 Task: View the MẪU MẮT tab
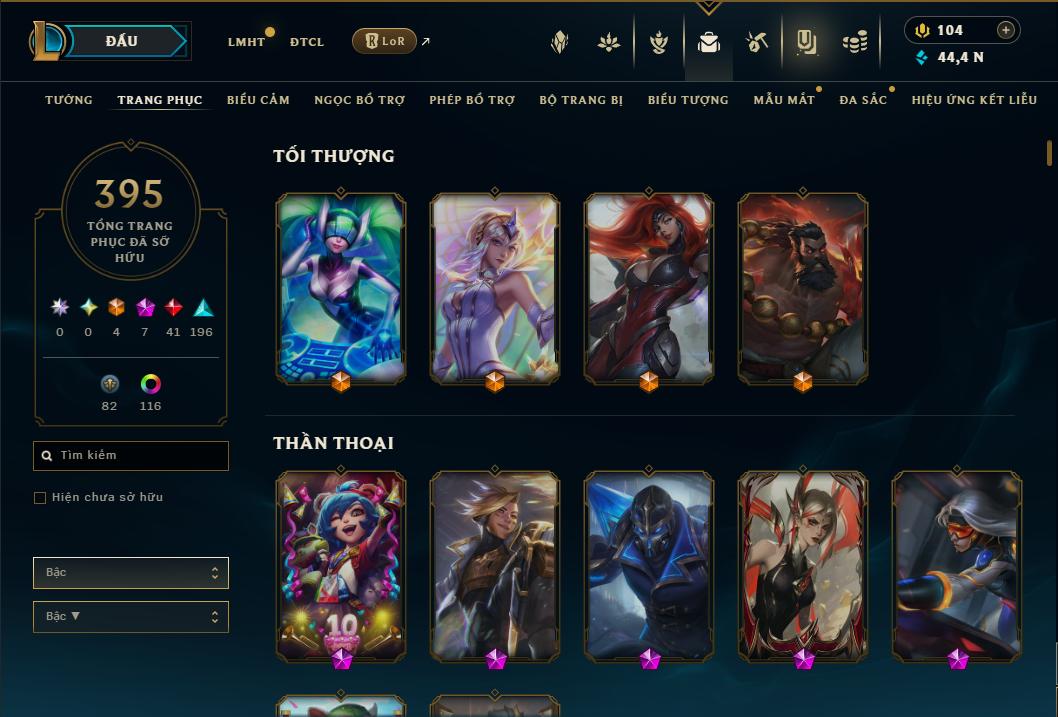(x=784, y=100)
